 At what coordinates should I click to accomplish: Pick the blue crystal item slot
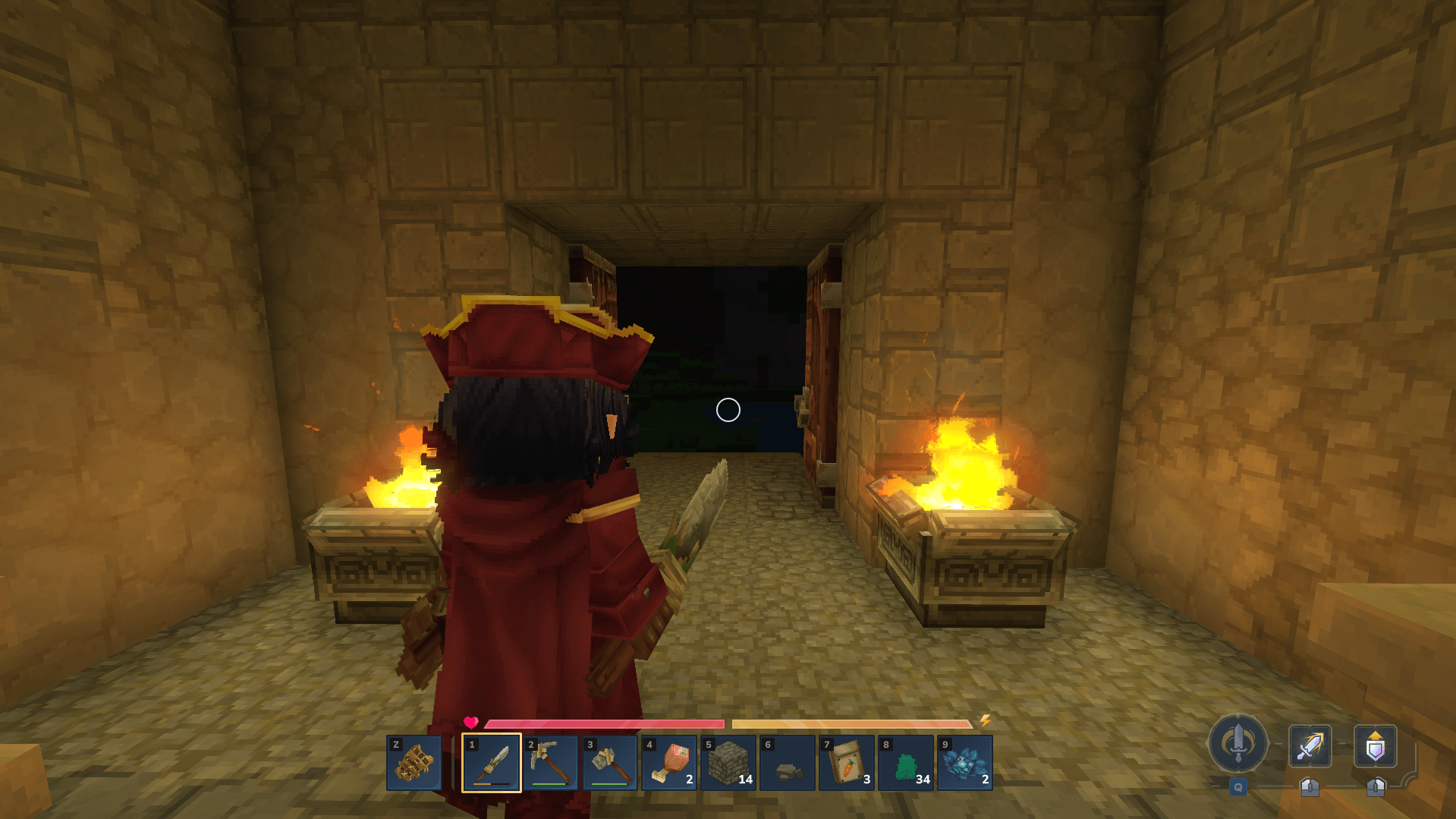tap(965, 763)
